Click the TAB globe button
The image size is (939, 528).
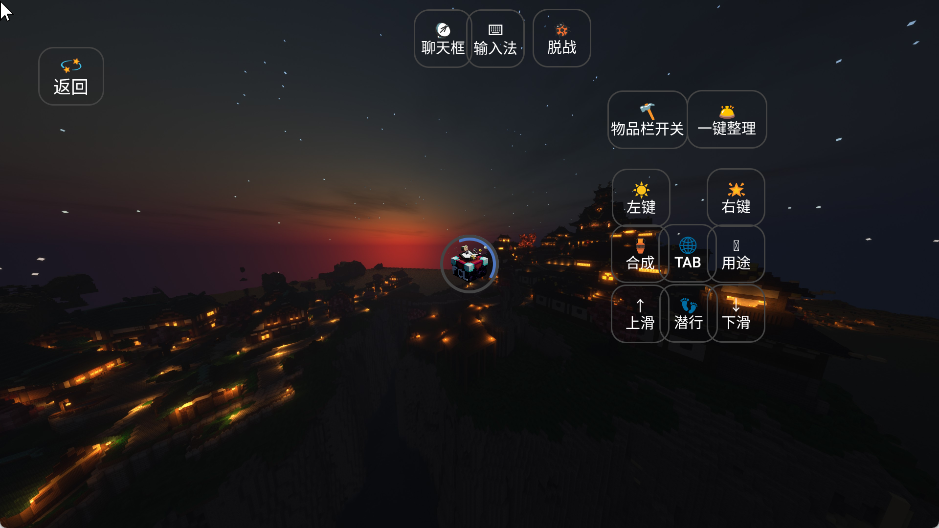[688, 254]
